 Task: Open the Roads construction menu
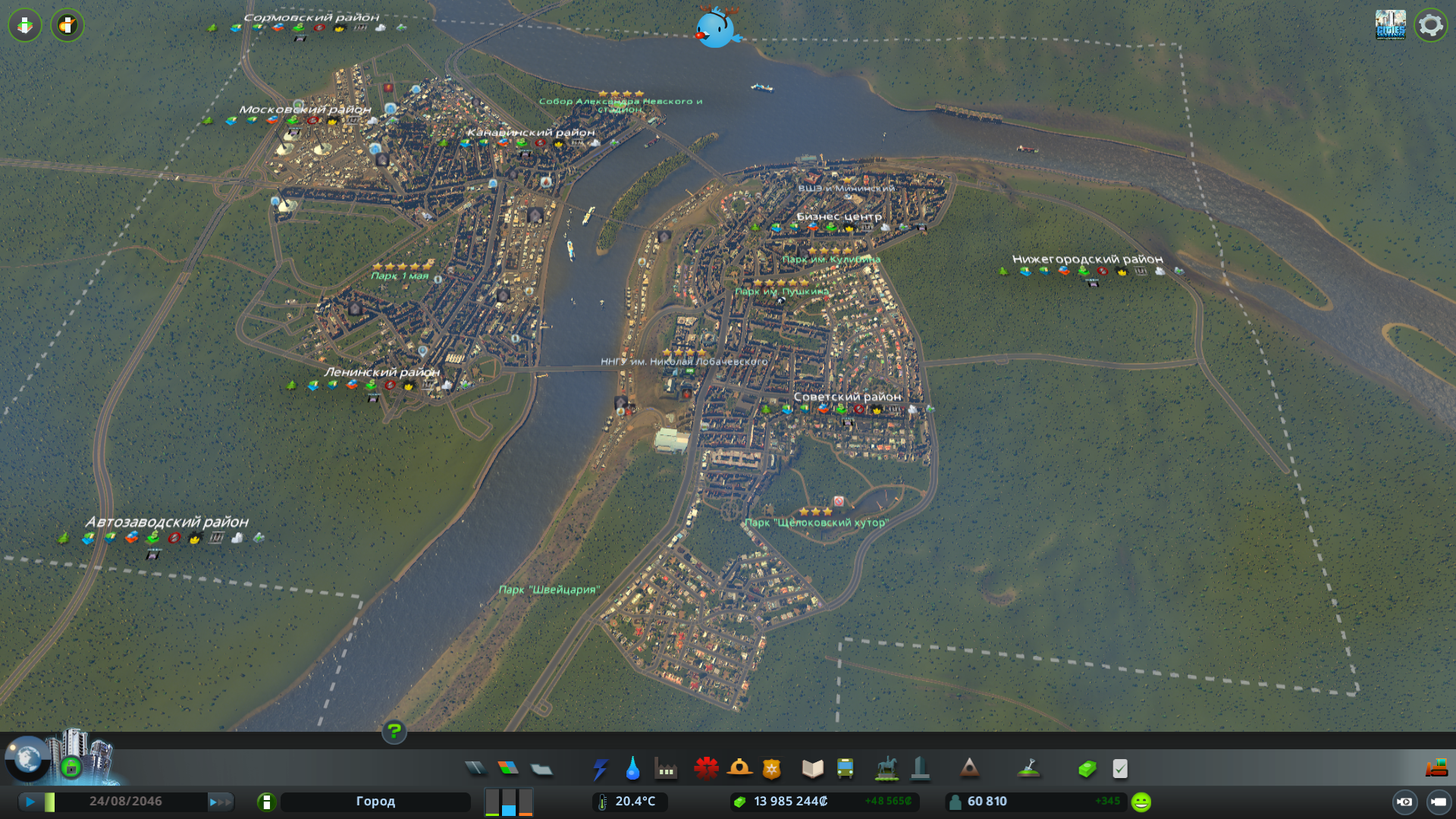click(x=475, y=768)
